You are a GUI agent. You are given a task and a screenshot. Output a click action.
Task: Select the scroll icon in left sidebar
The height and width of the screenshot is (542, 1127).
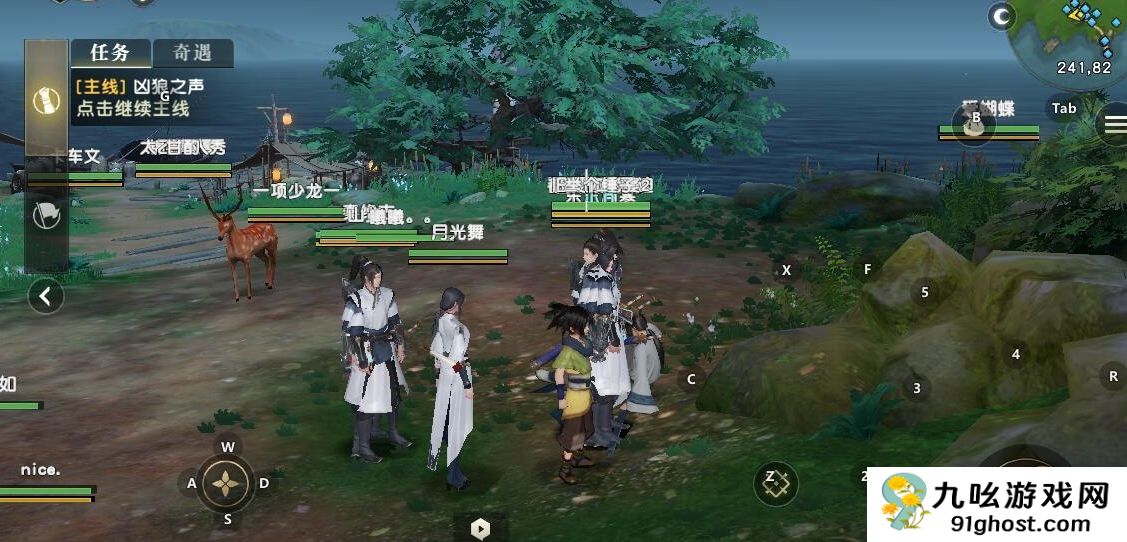[x=46, y=100]
